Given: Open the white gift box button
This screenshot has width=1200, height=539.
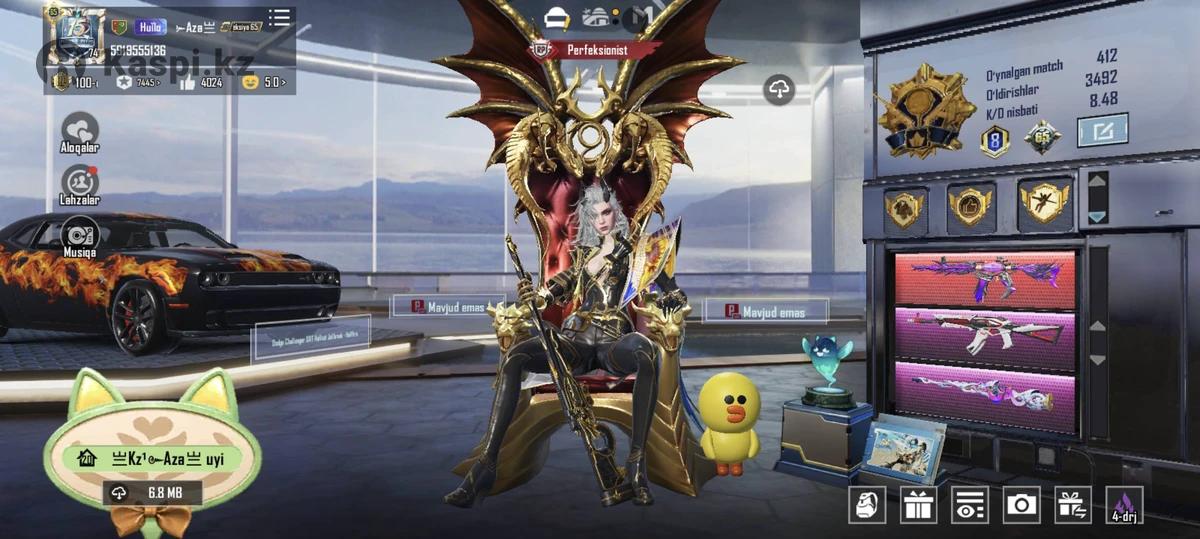Looking at the screenshot, I should 918,505.
